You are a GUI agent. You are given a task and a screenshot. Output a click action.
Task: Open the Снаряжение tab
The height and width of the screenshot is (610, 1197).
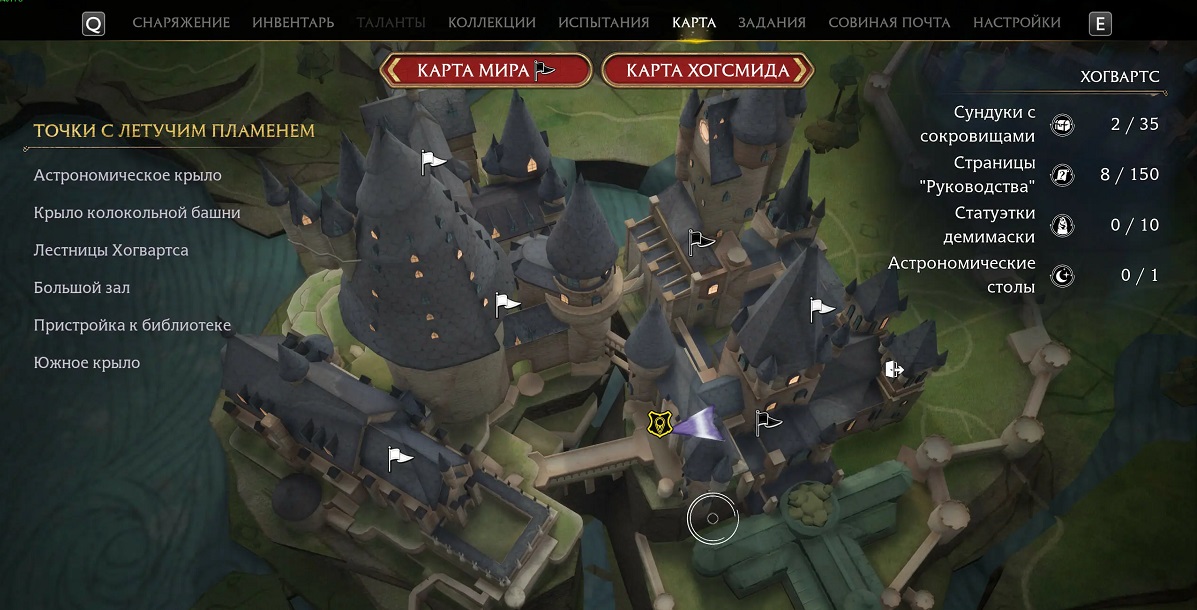[x=181, y=22]
